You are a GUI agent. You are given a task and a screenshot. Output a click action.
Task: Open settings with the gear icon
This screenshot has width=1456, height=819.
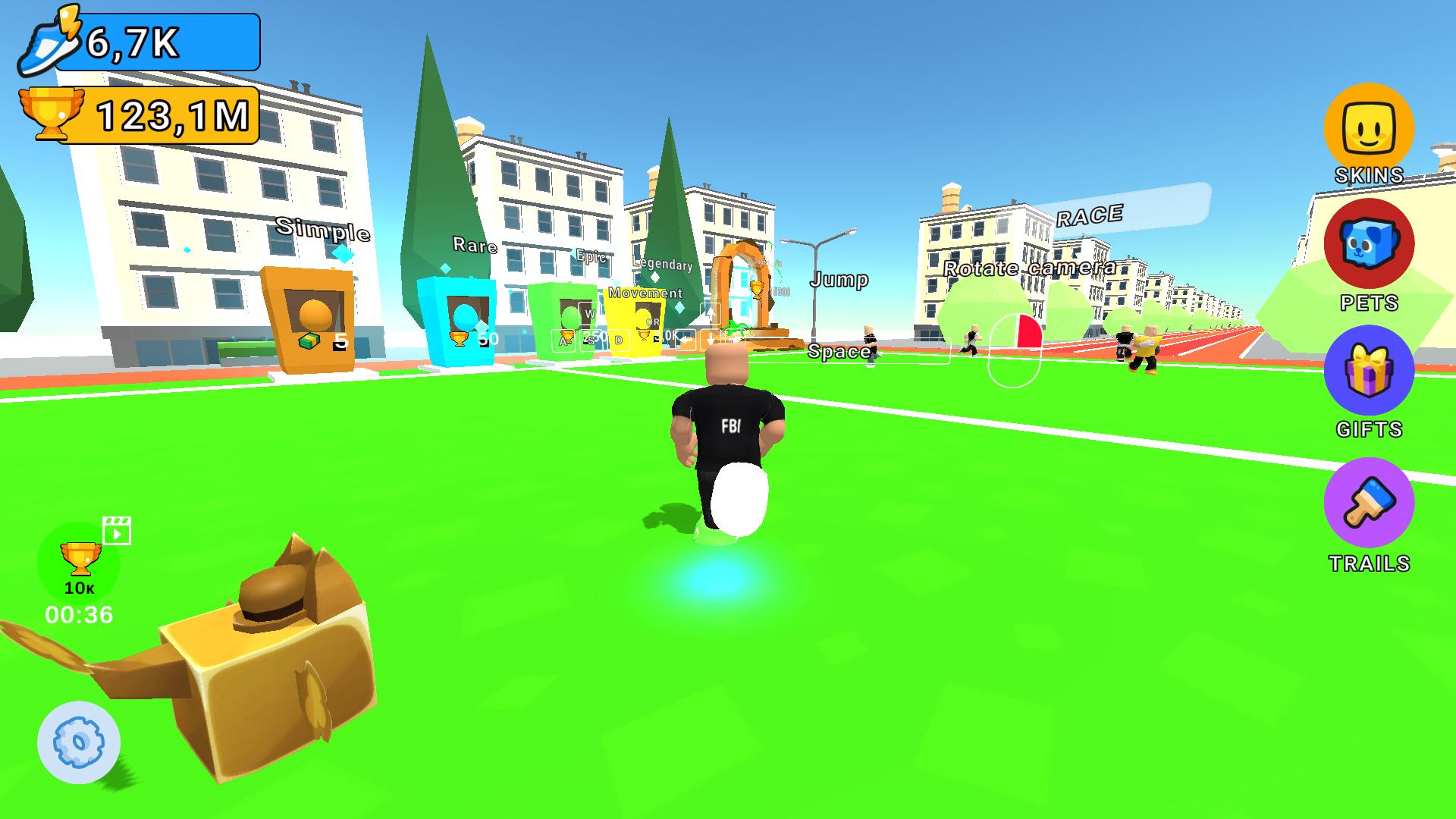tap(77, 742)
